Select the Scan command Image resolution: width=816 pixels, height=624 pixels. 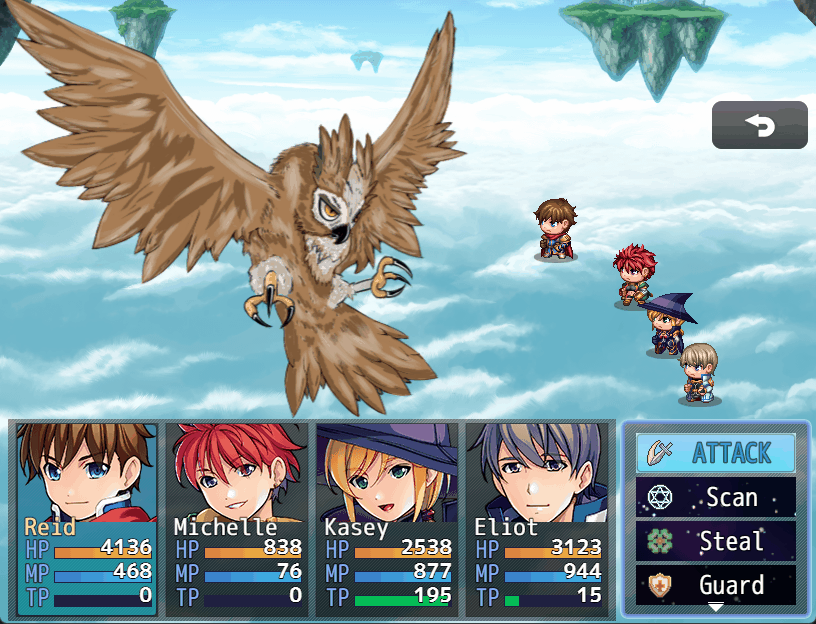coord(716,497)
